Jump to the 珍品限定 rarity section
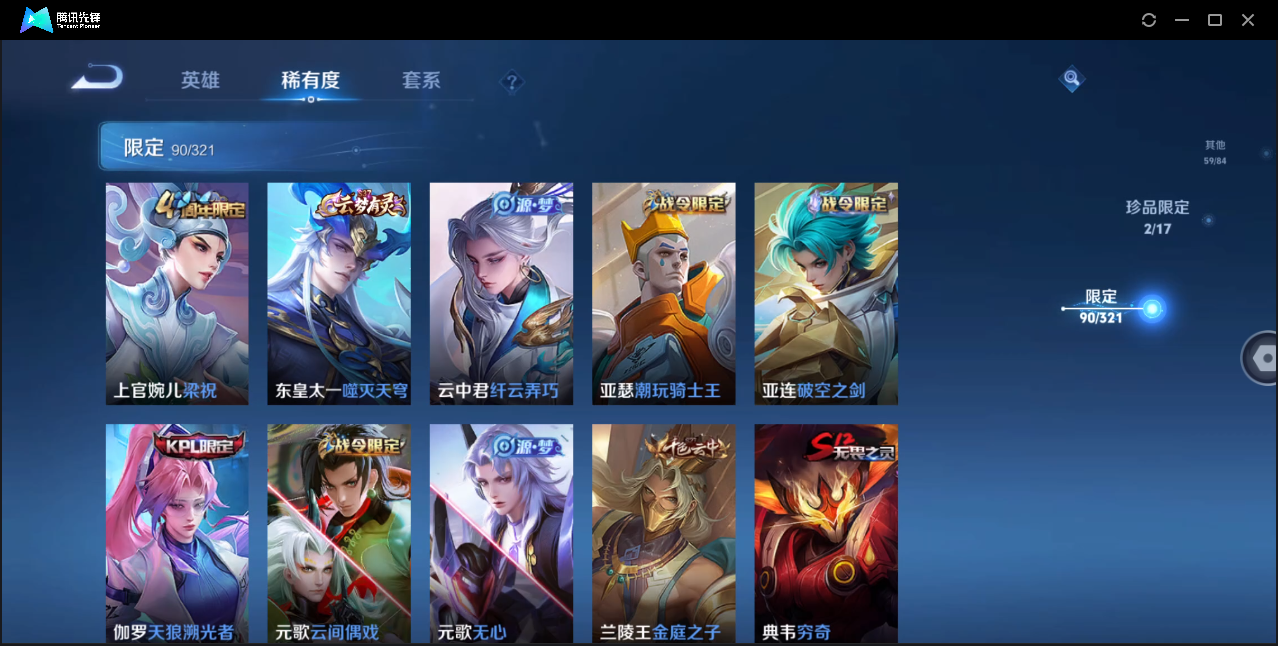The width and height of the screenshot is (1278, 646). point(1157,217)
